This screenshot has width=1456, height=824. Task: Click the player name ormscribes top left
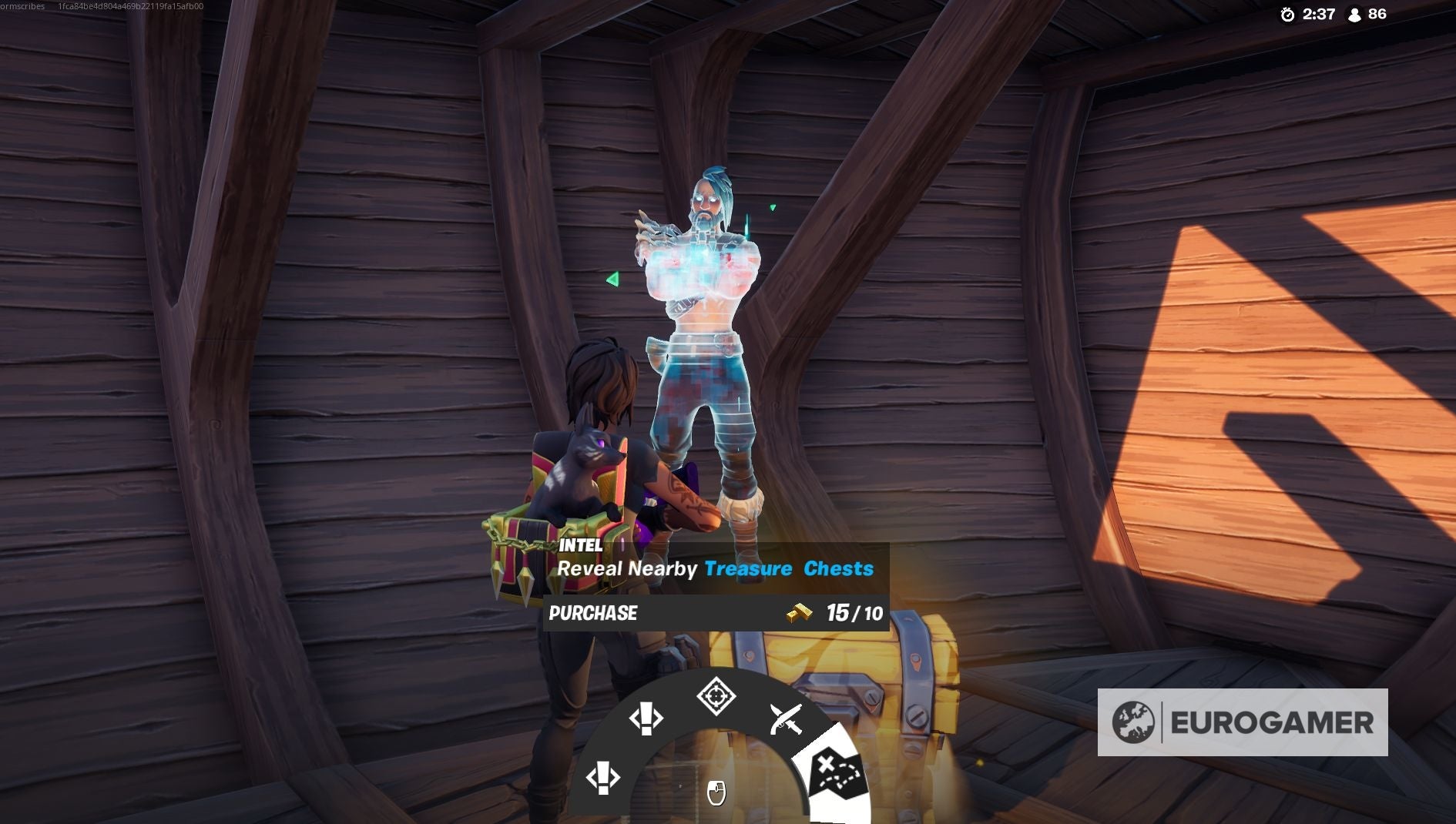click(19, 5)
